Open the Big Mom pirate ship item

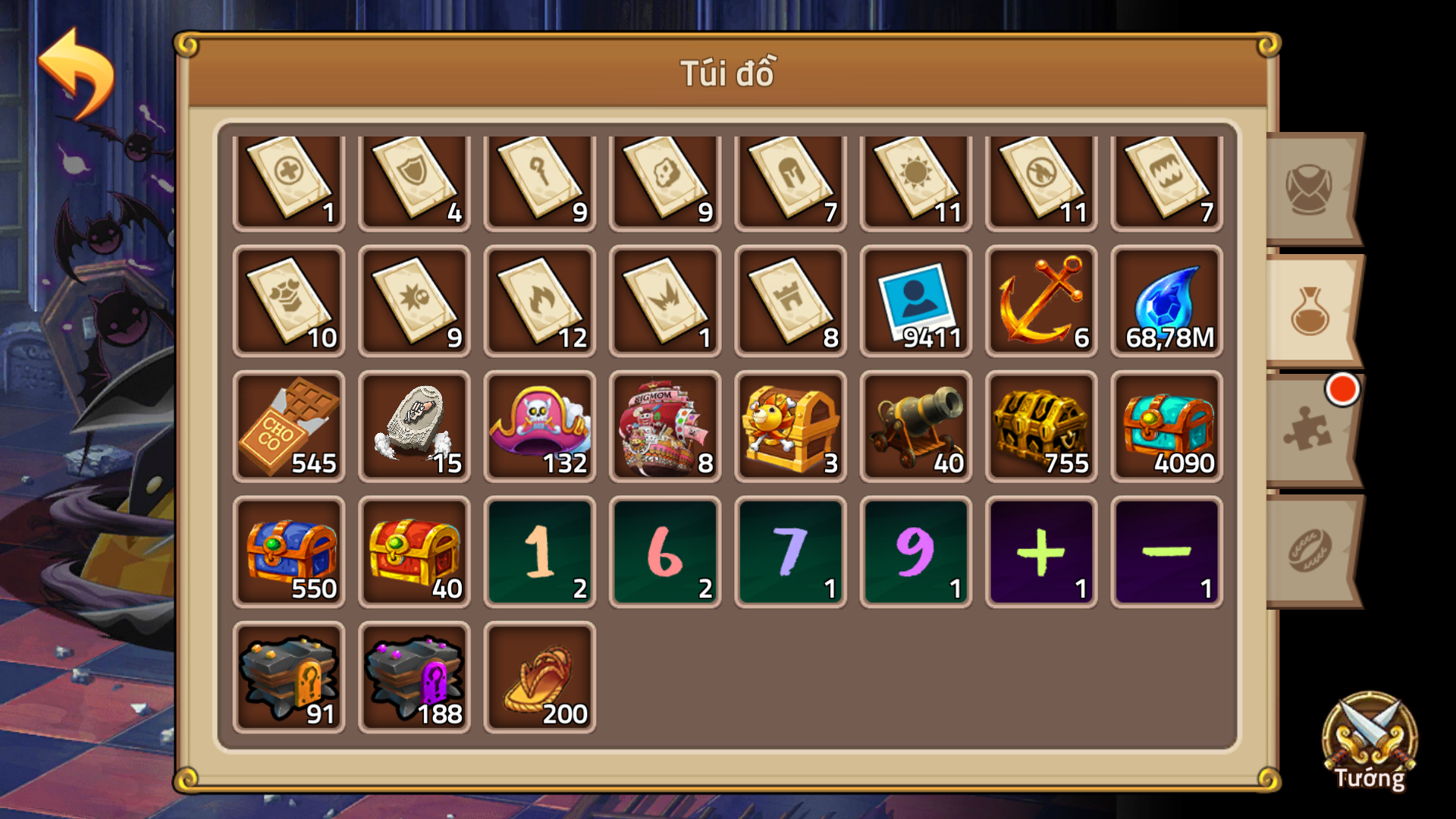coord(665,426)
